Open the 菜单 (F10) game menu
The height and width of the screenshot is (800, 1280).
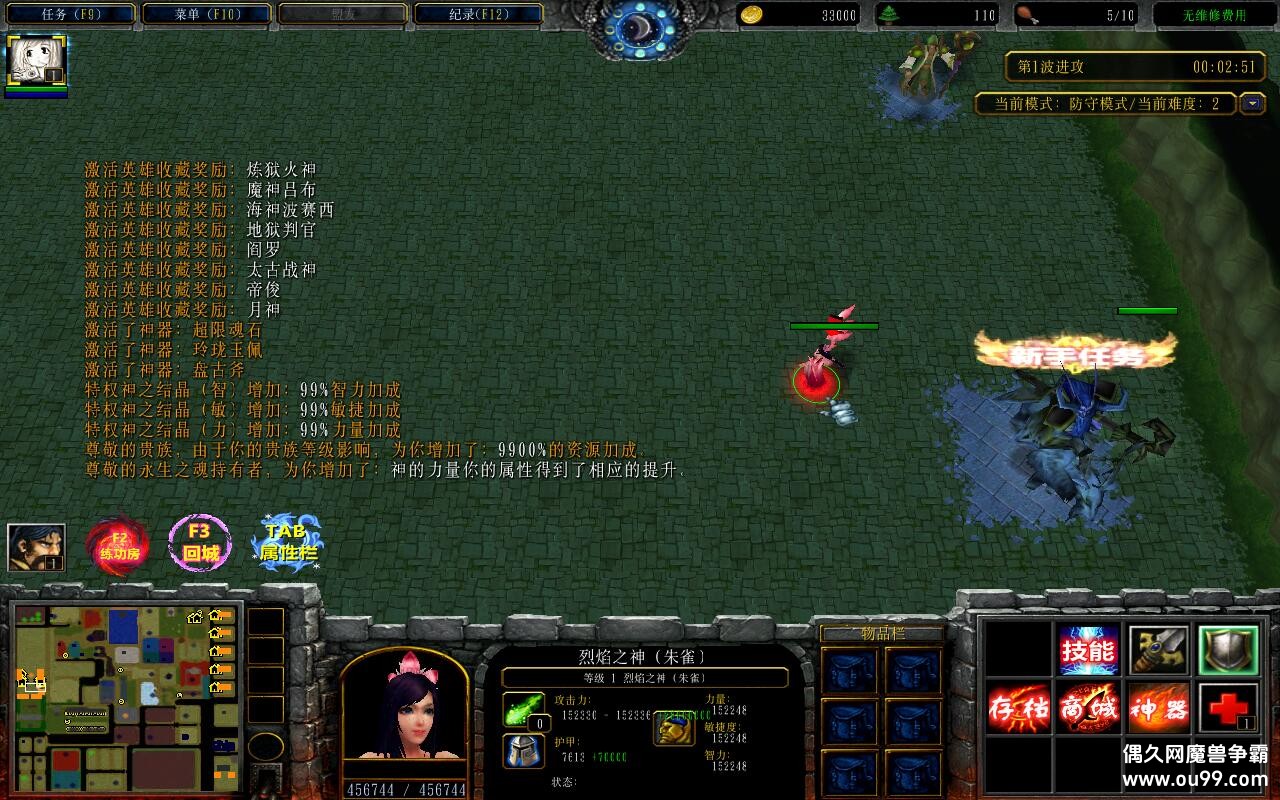coord(203,13)
